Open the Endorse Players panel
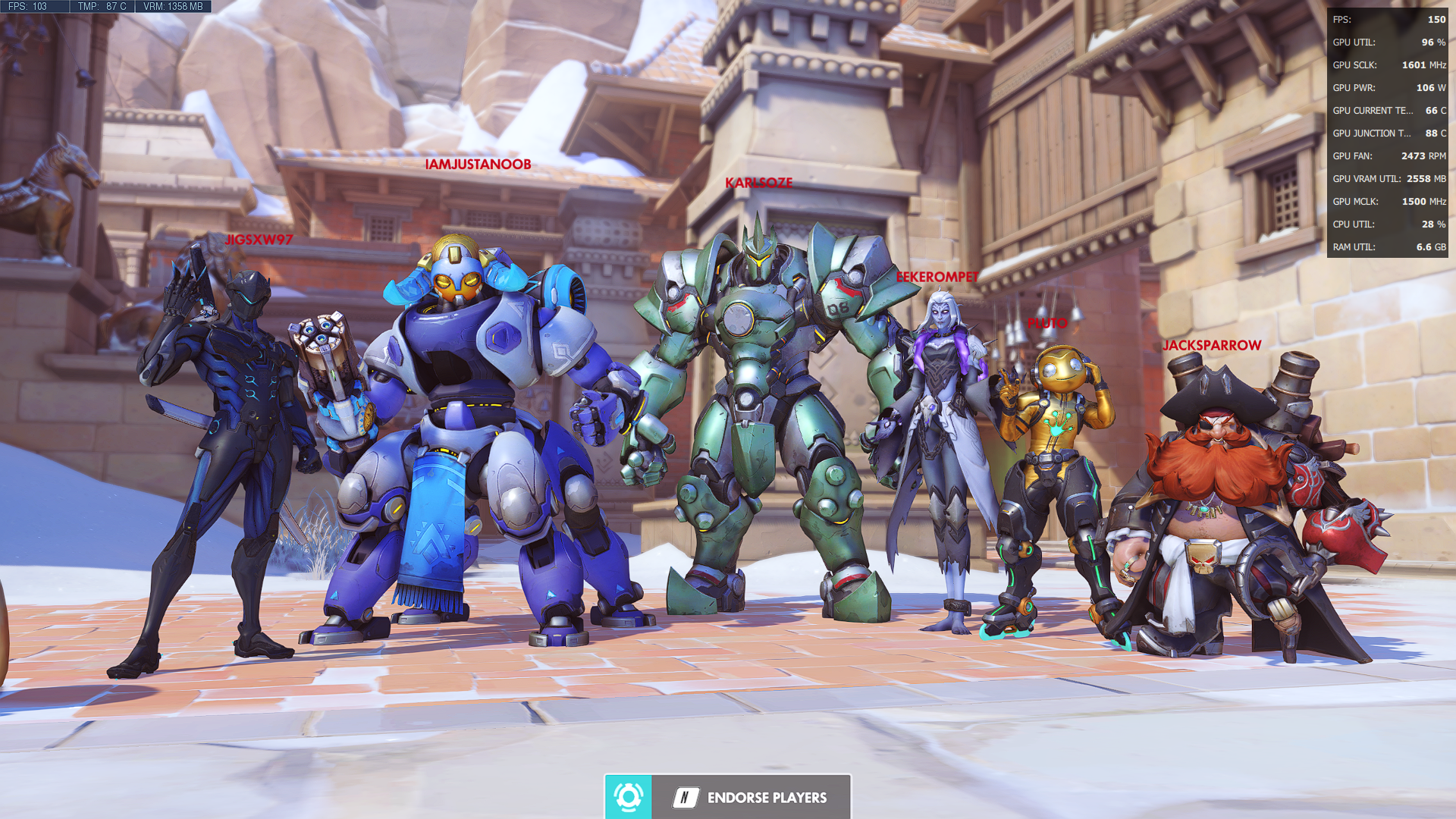 (749, 797)
